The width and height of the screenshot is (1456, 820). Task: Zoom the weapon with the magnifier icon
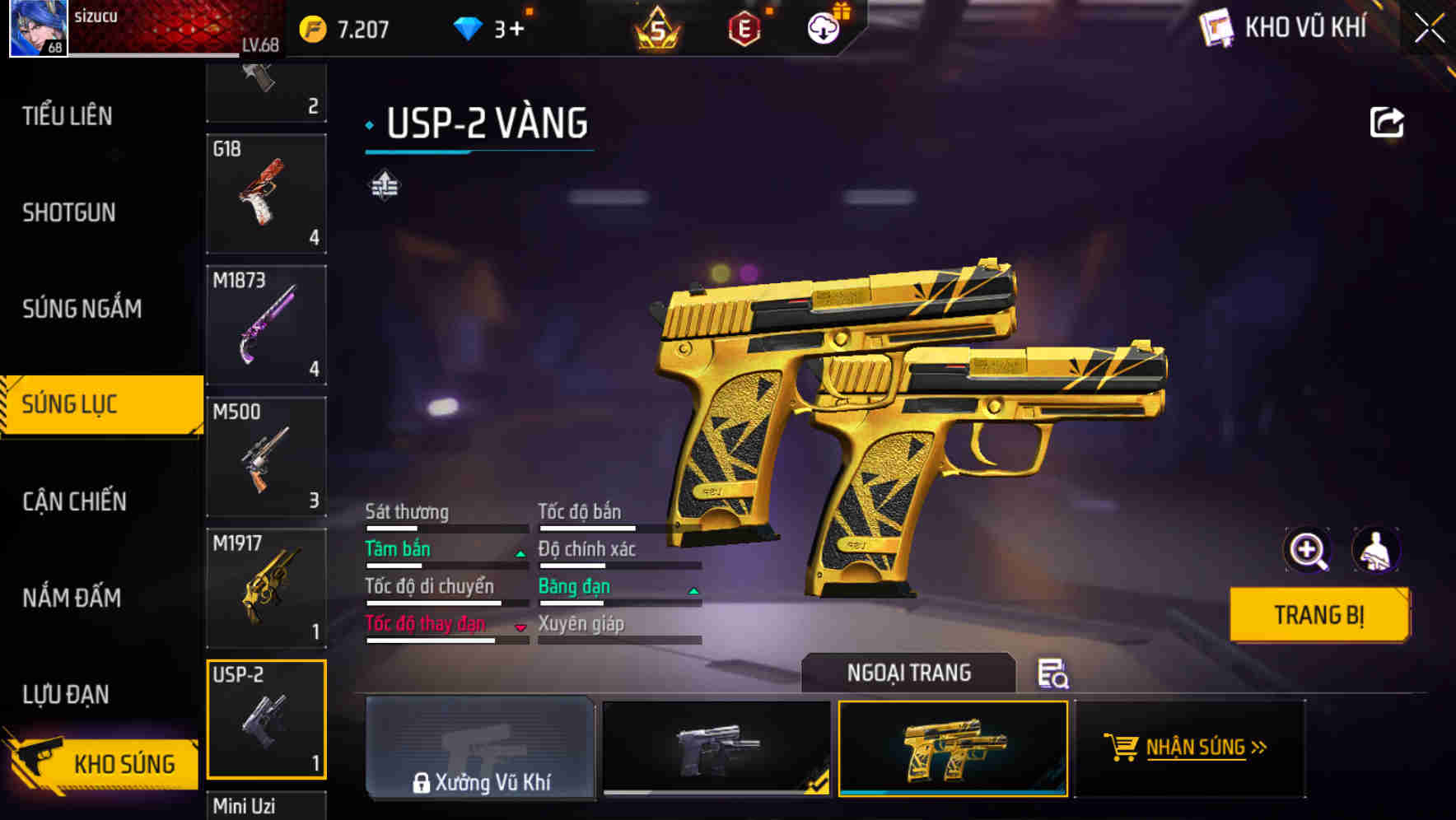(x=1308, y=549)
